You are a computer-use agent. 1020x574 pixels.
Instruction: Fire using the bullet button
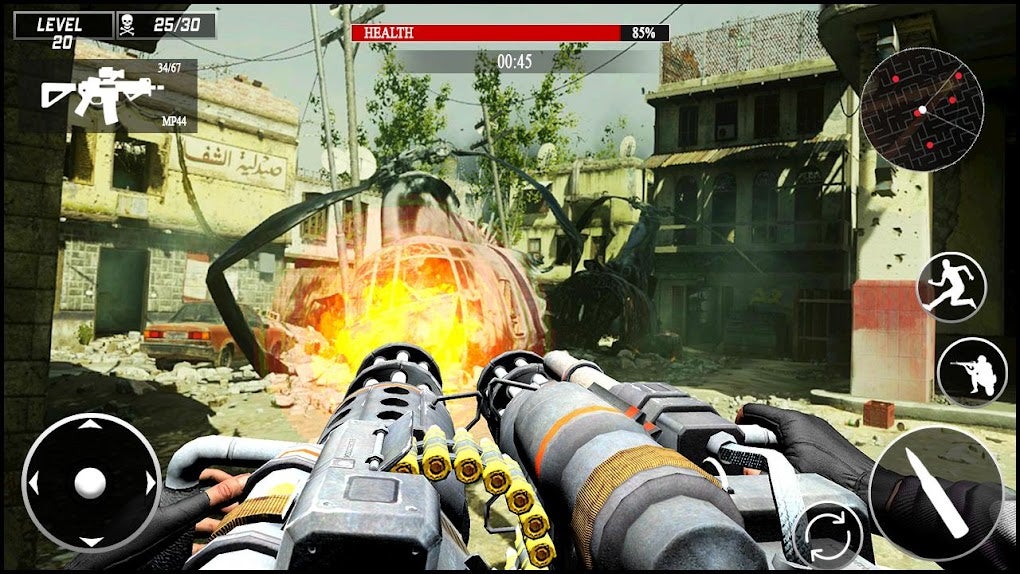tap(934, 493)
